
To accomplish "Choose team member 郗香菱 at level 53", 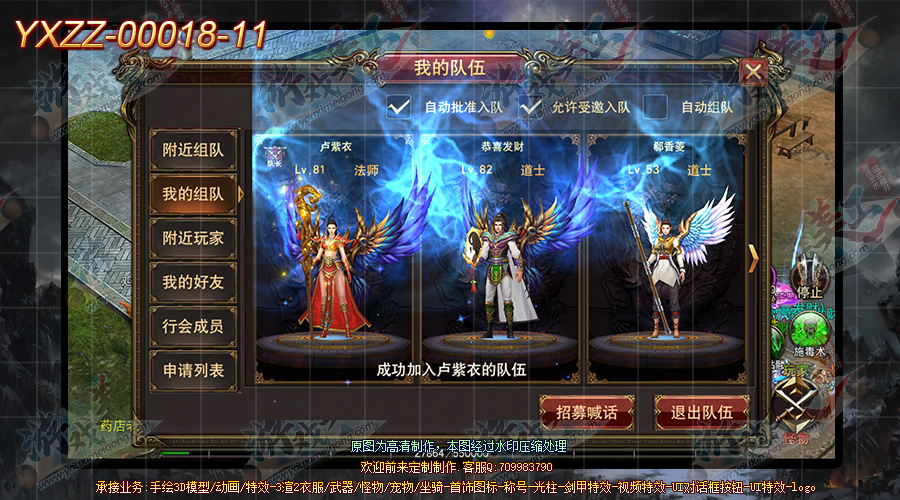I will (x=666, y=260).
